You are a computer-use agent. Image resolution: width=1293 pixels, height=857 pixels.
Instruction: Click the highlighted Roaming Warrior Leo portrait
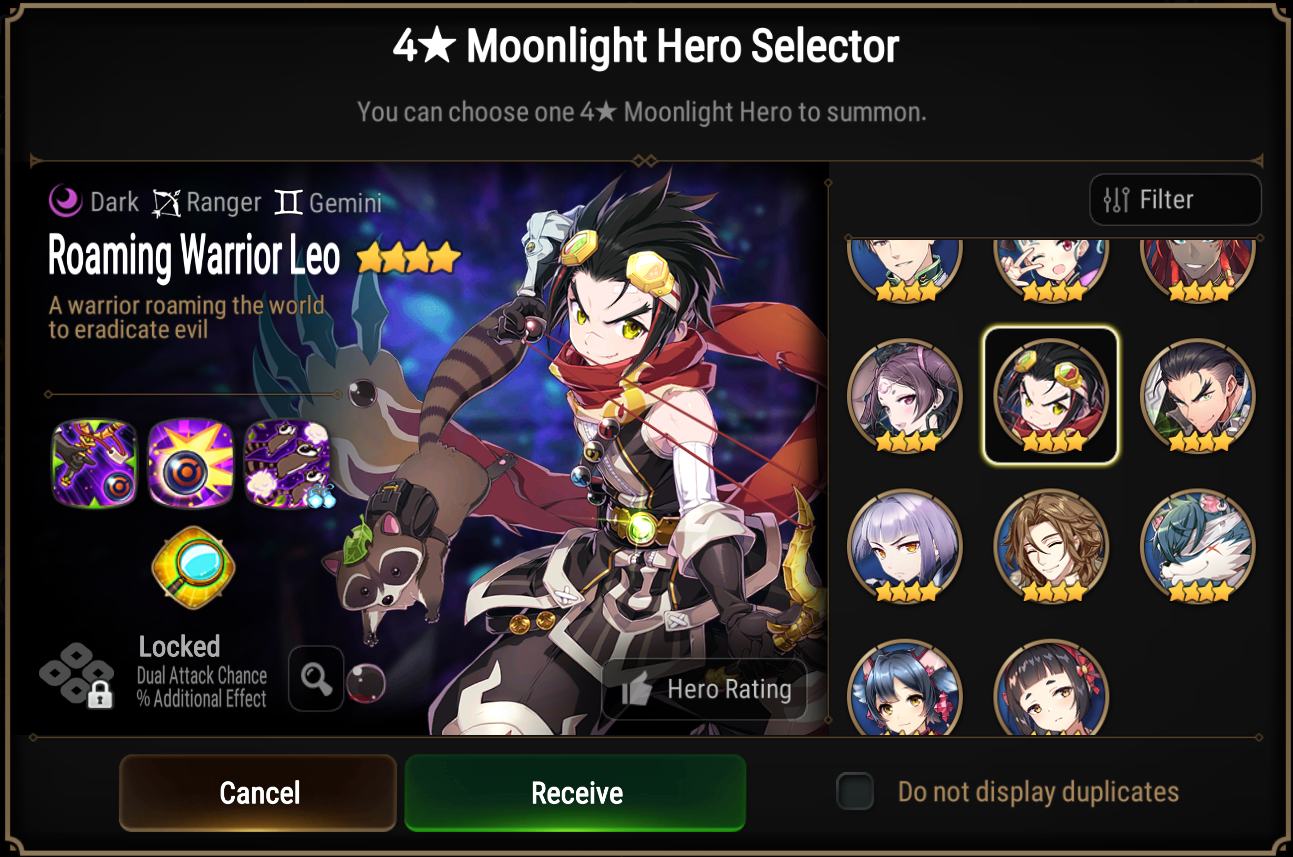coord(1051,395)
